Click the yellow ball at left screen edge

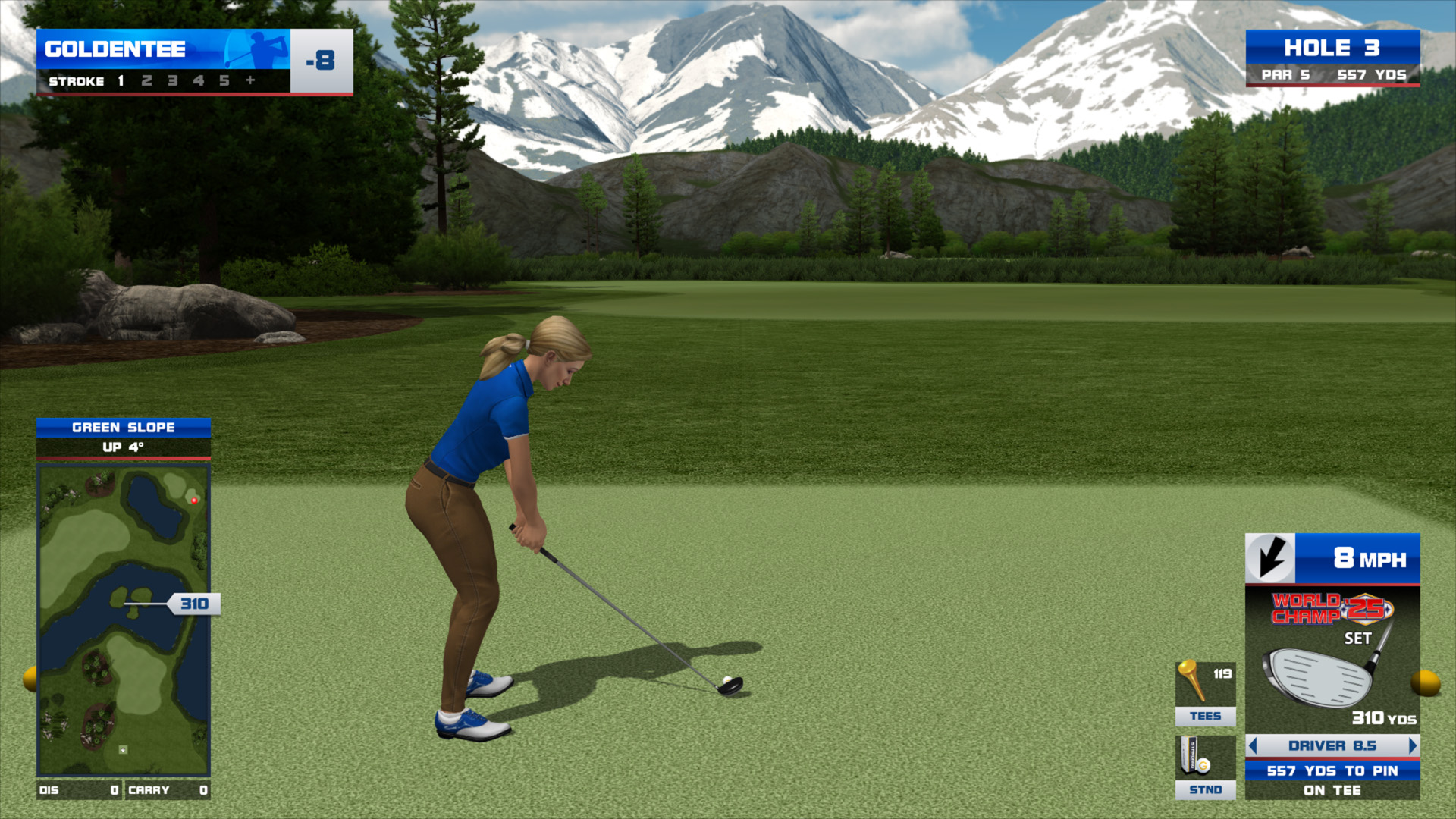coord(30,679)
